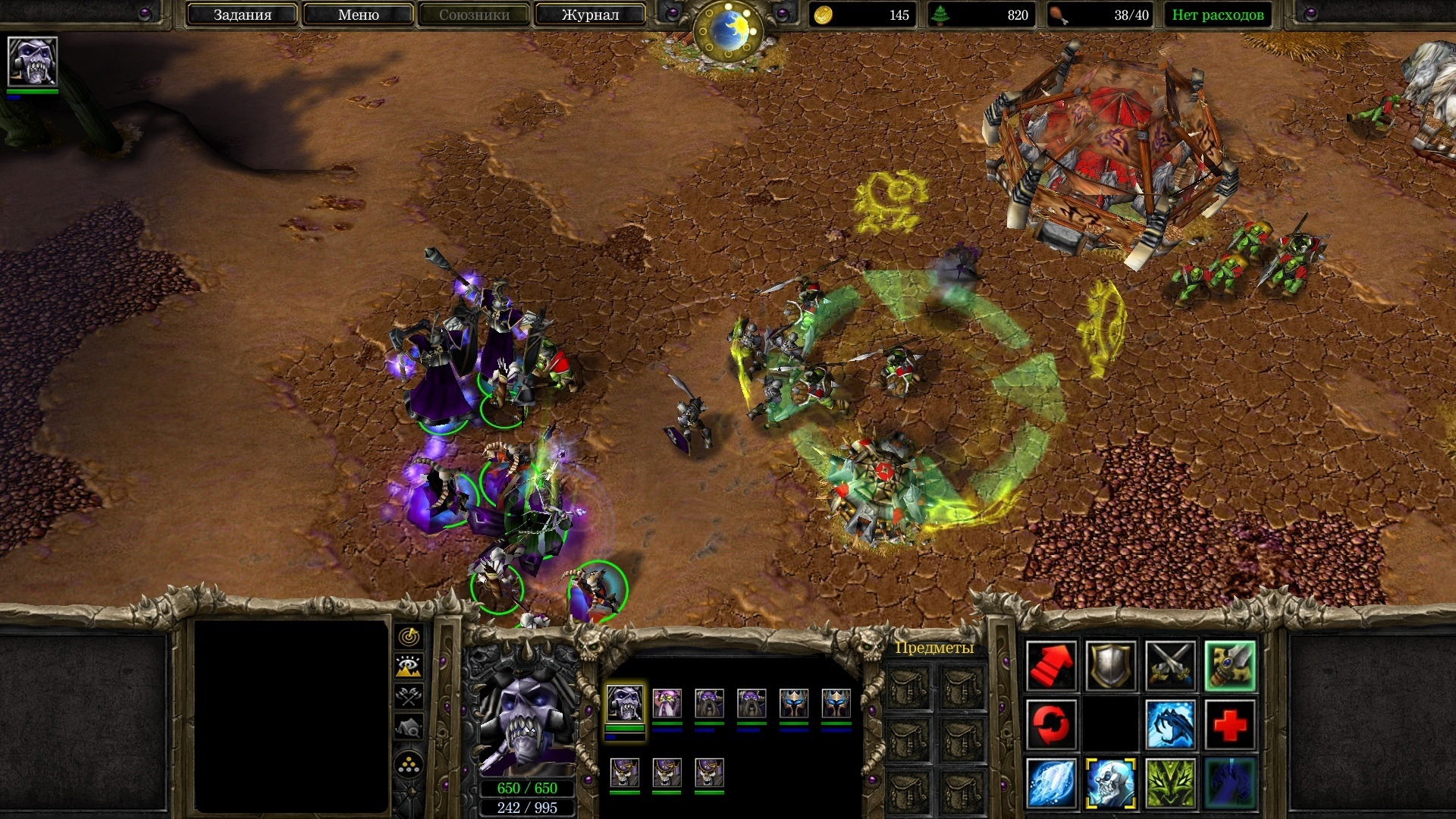This screenshot has height=819, width=1456.
Task: Choose the red arrow Move command
Action: click(1051, 666)
